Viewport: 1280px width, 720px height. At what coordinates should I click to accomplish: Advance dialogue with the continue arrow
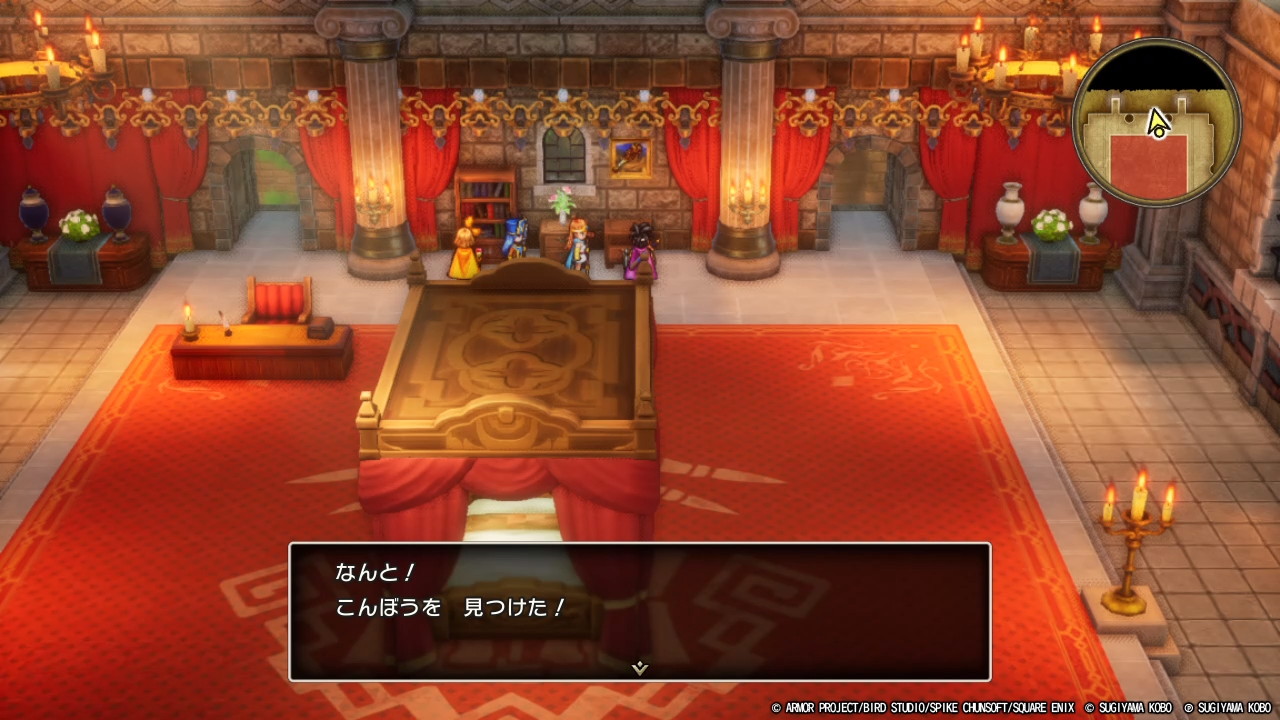[640, 667]
